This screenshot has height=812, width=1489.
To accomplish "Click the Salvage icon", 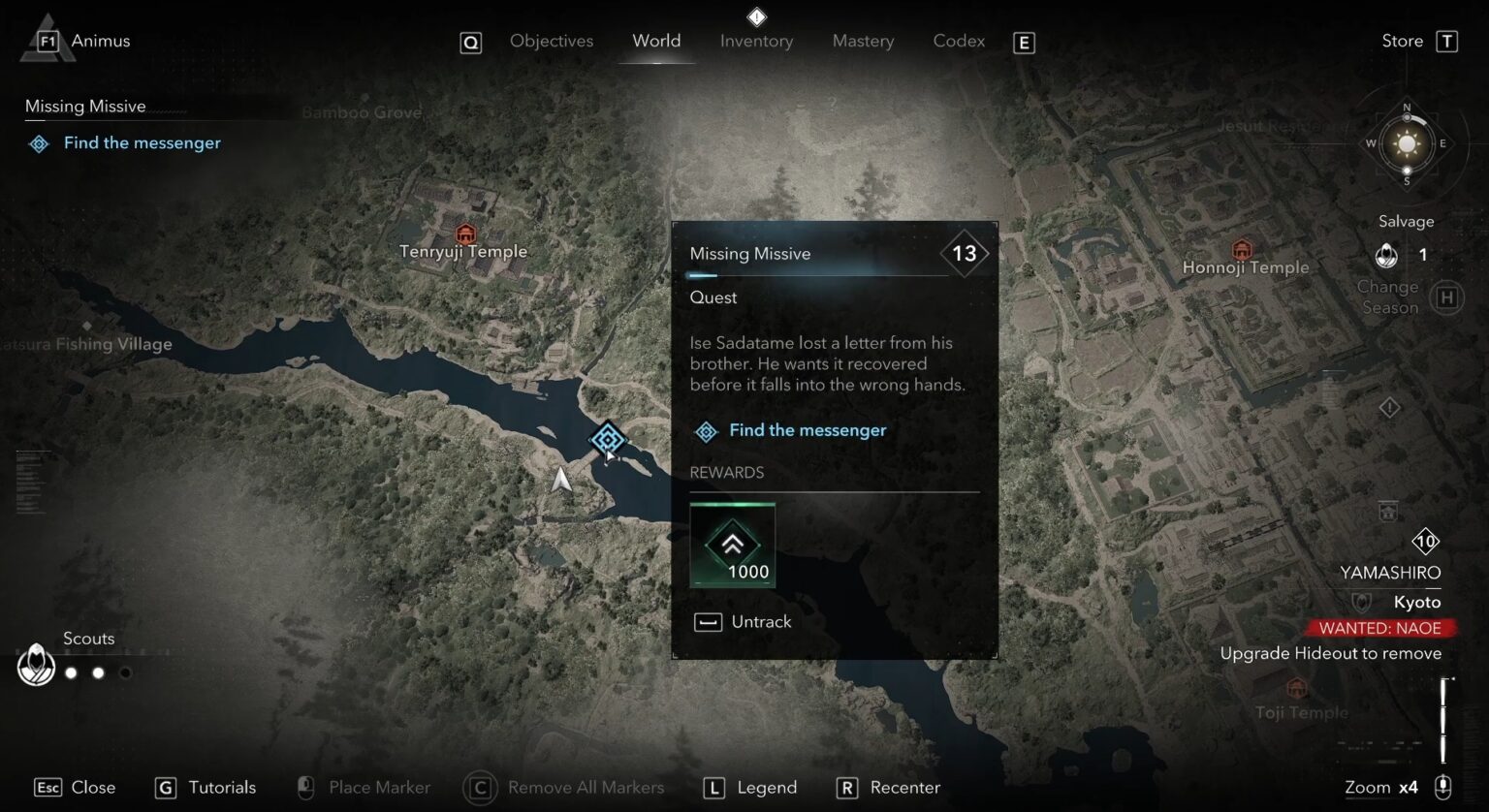I will 1385,255.
